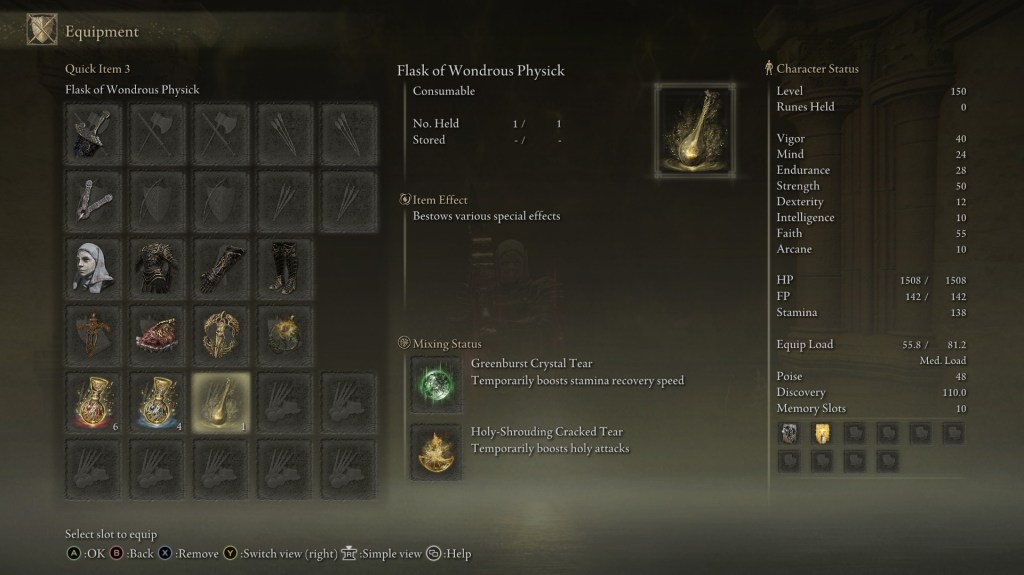Select the chest armor slot
Screen dimensions: 1024x575
point(158,265)
